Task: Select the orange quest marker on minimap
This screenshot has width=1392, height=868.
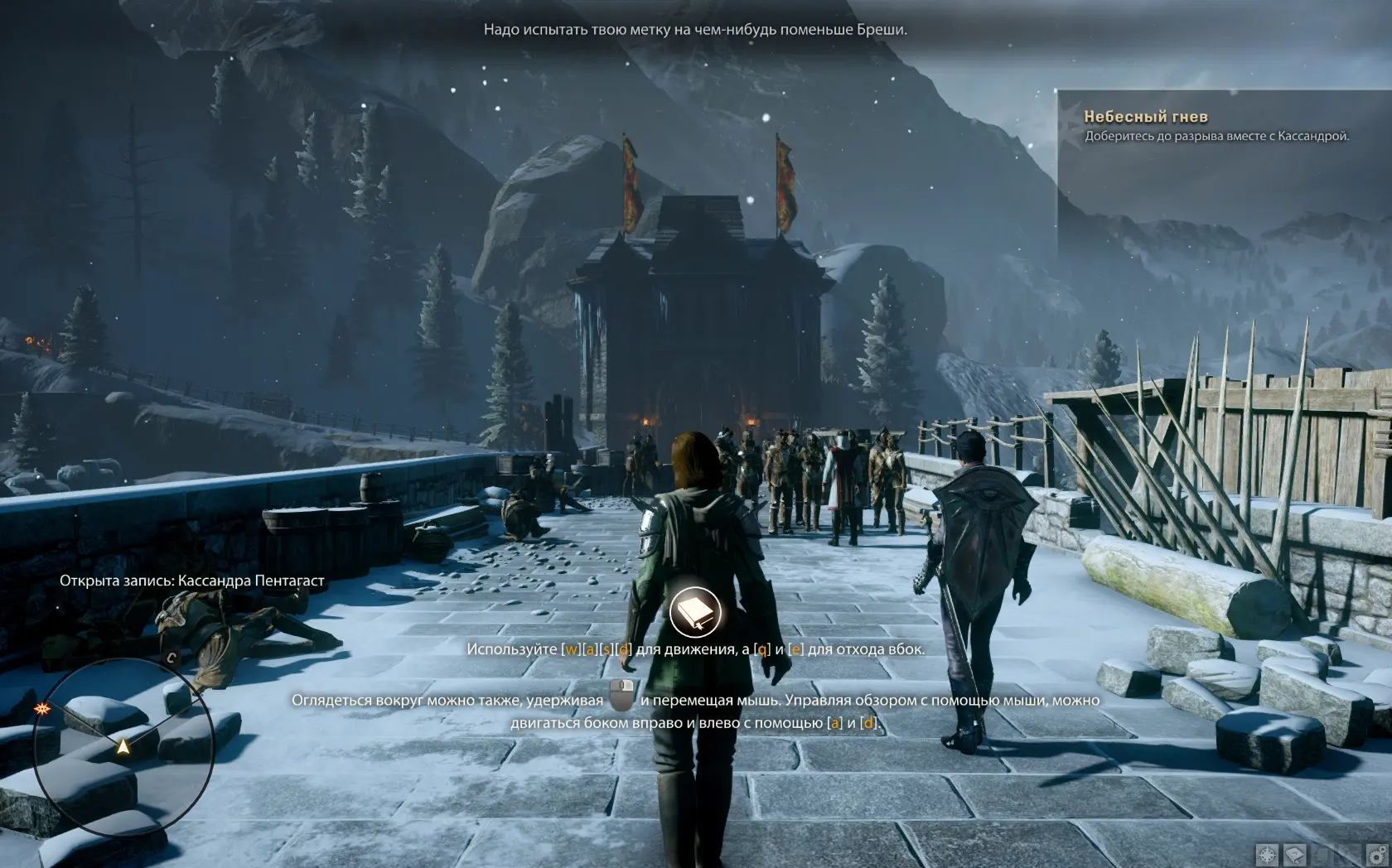Action: point(41,710)
